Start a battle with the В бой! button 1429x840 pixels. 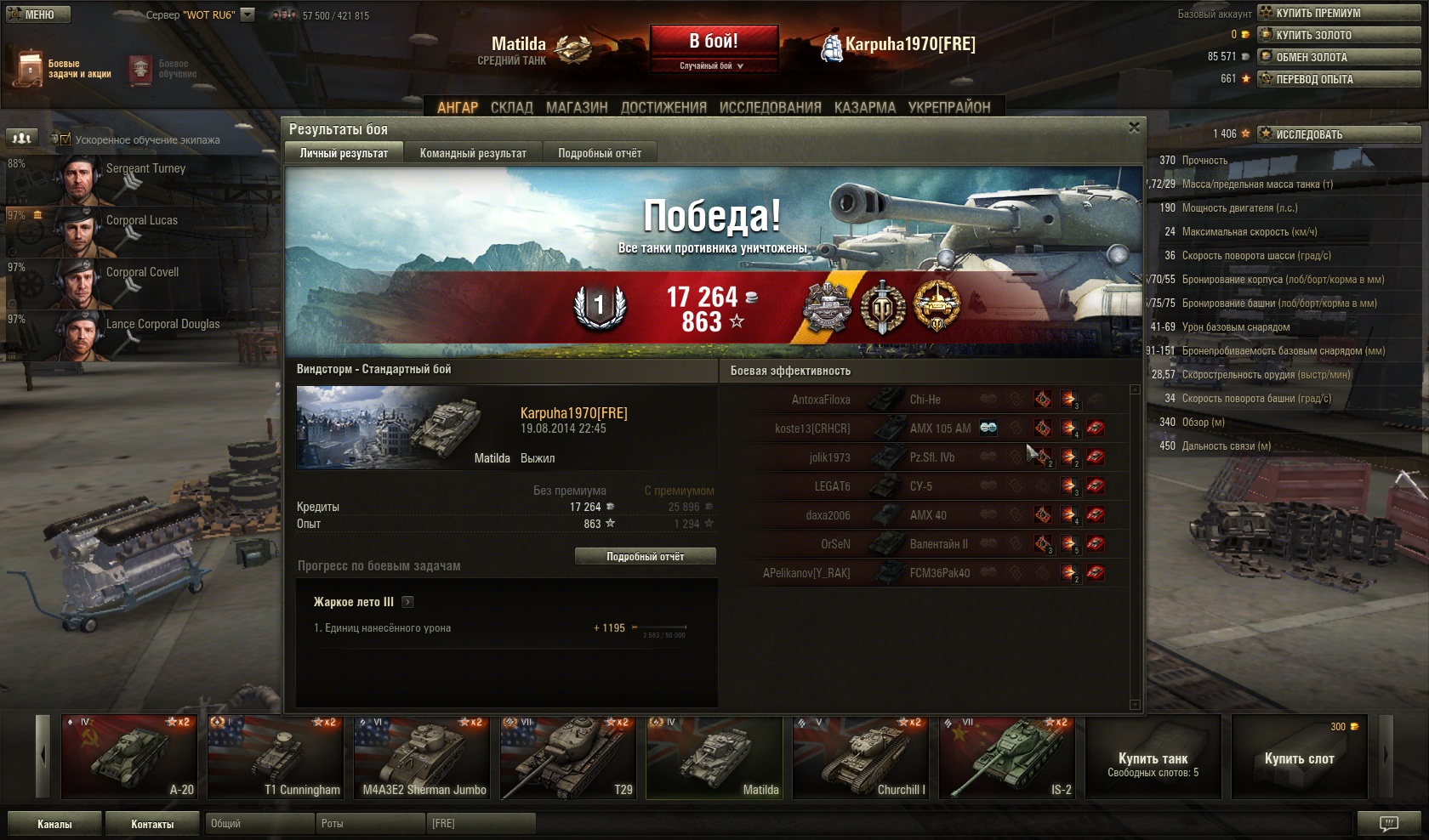713,41
